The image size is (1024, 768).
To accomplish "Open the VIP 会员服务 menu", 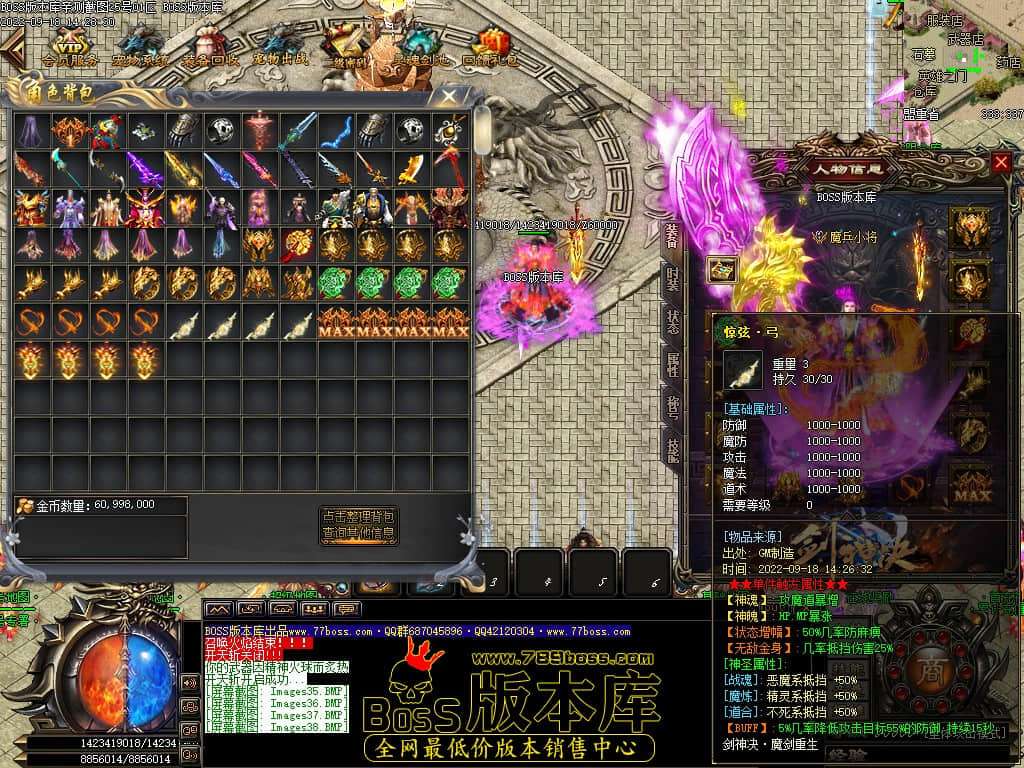I will (70, 45).
